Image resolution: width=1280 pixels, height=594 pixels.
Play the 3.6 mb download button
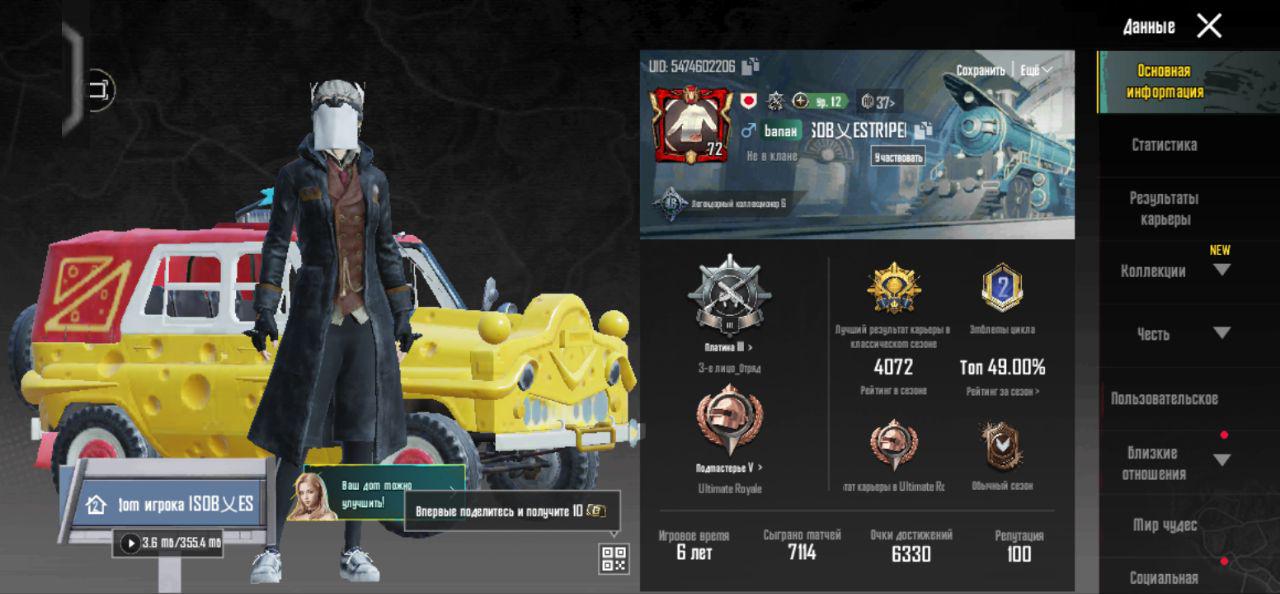[x=131, y=543]
